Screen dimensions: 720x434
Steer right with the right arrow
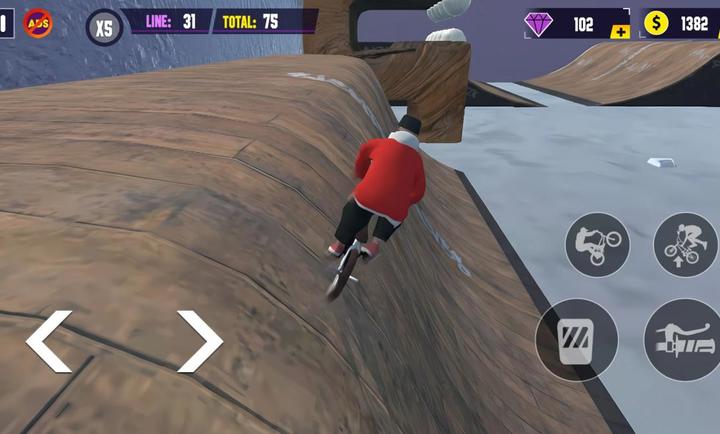tap(199, 341)
